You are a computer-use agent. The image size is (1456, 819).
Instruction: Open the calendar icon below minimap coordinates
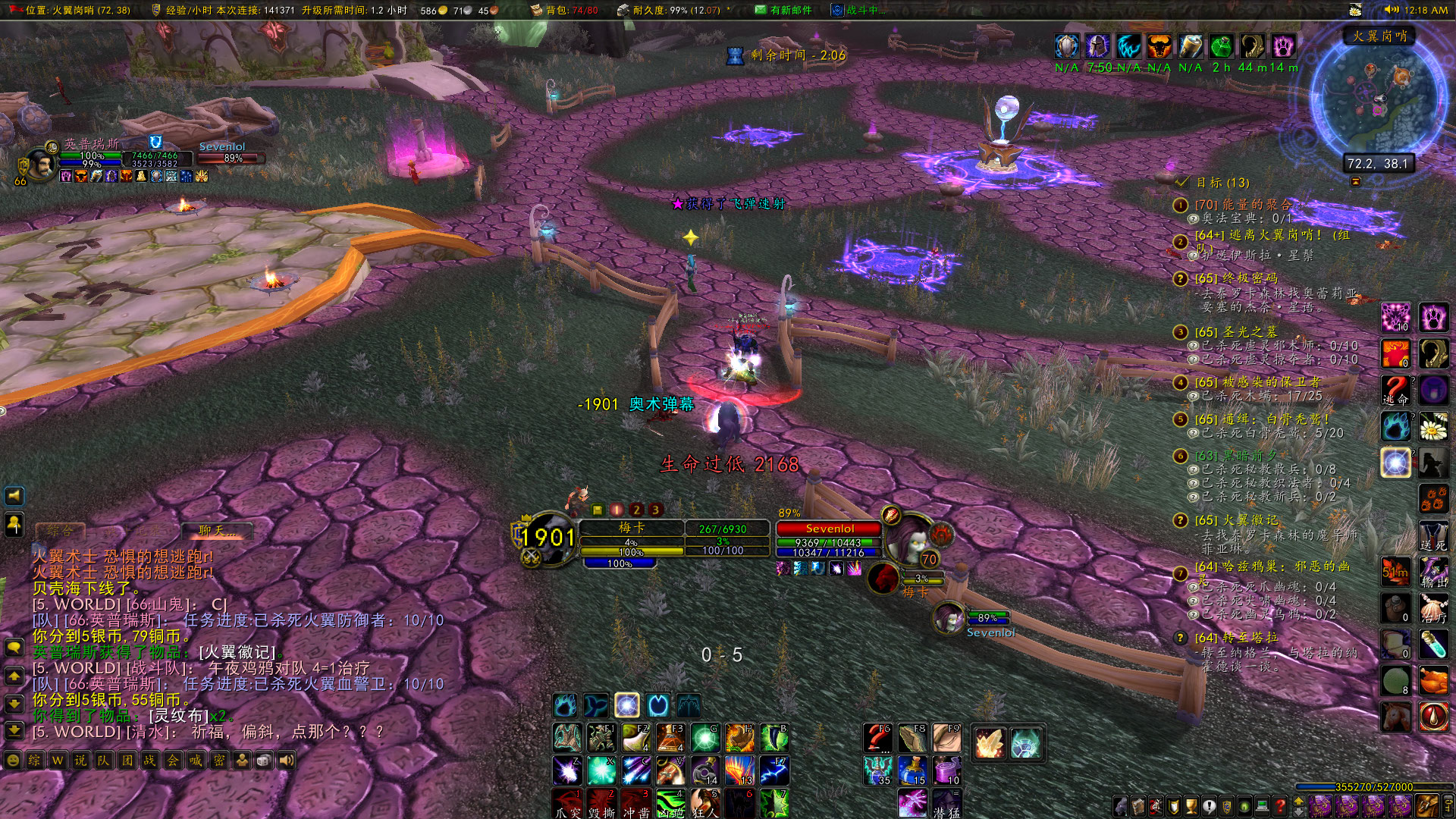coord(1354,182)
